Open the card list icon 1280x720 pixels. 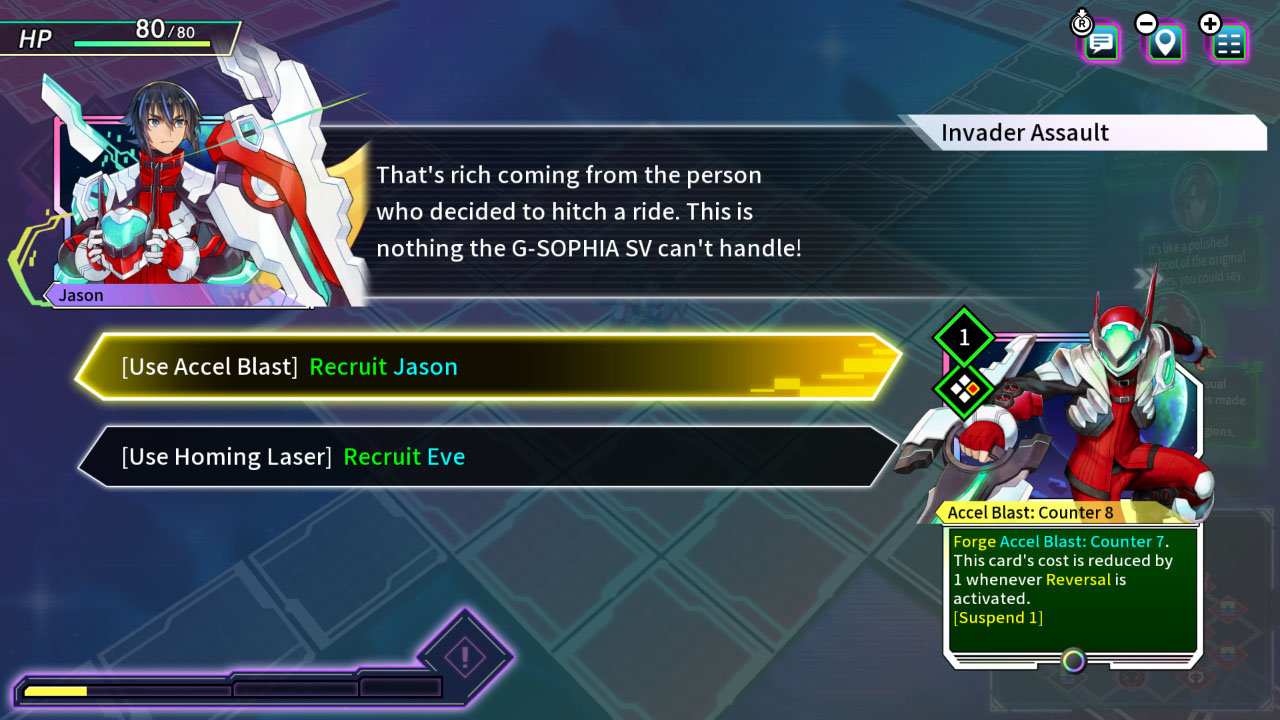tap(1228, 43)
